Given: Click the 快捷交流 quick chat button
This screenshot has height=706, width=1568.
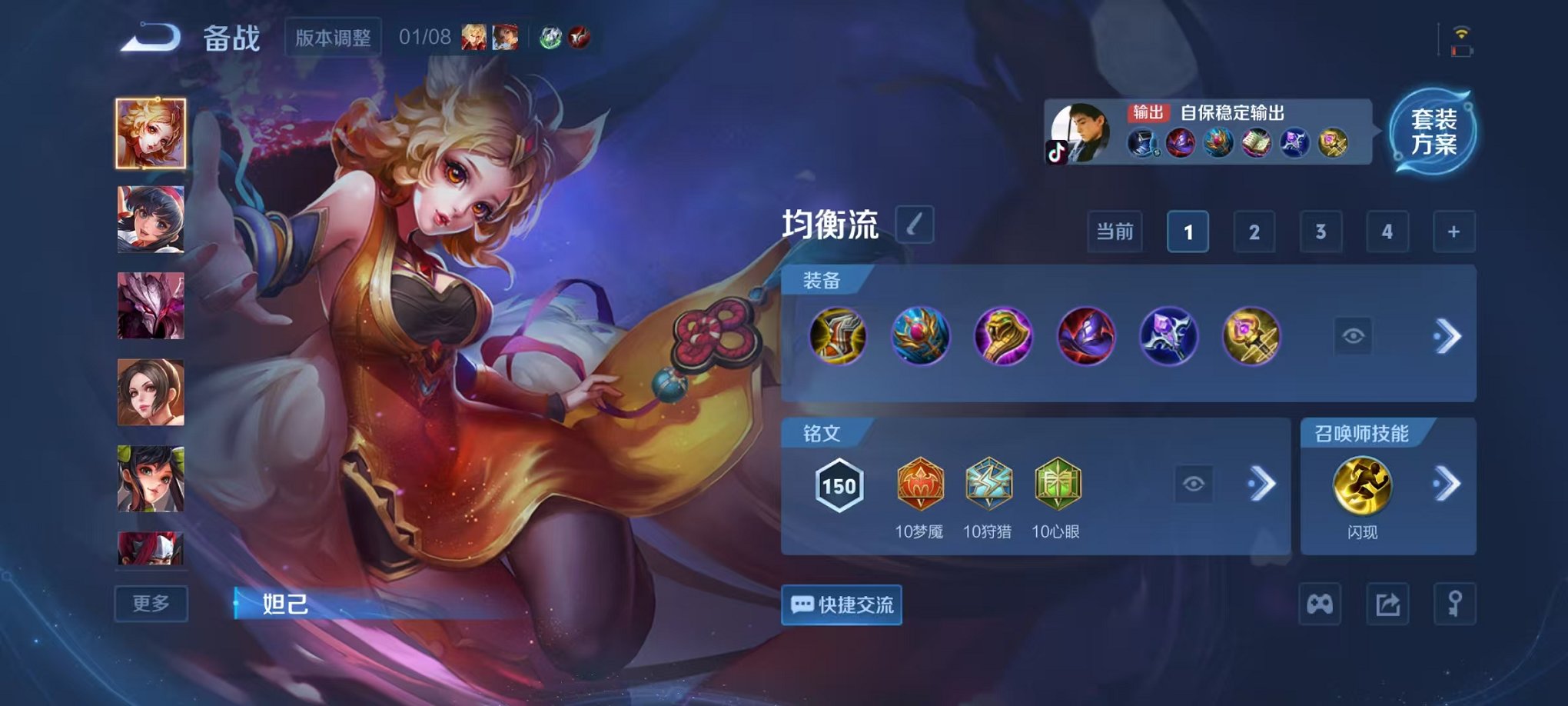Looking at the screenshot, I should pos(840,606).
